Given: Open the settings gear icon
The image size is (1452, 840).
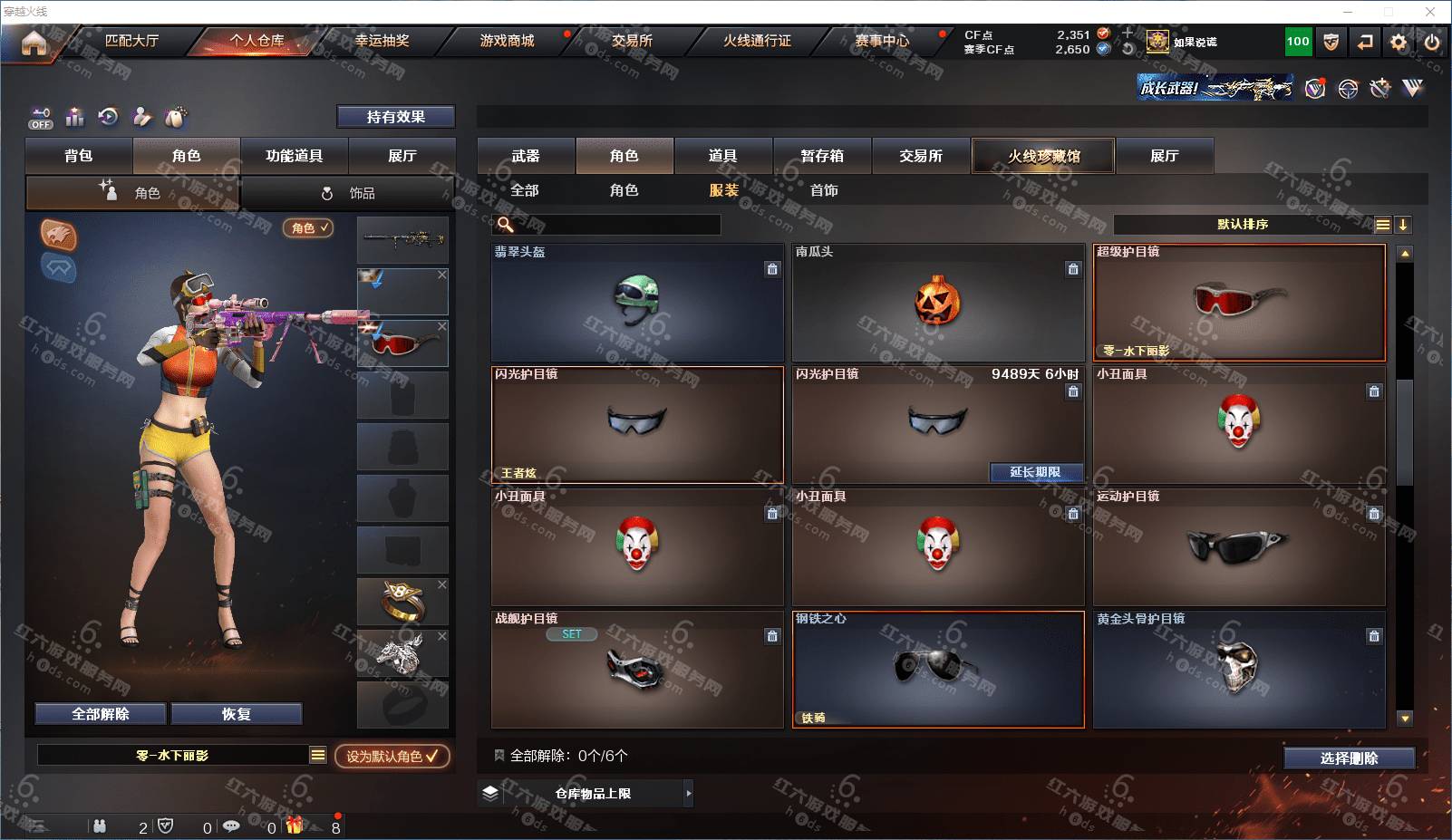Looking at the screenshot, I should coord(1399,42).
